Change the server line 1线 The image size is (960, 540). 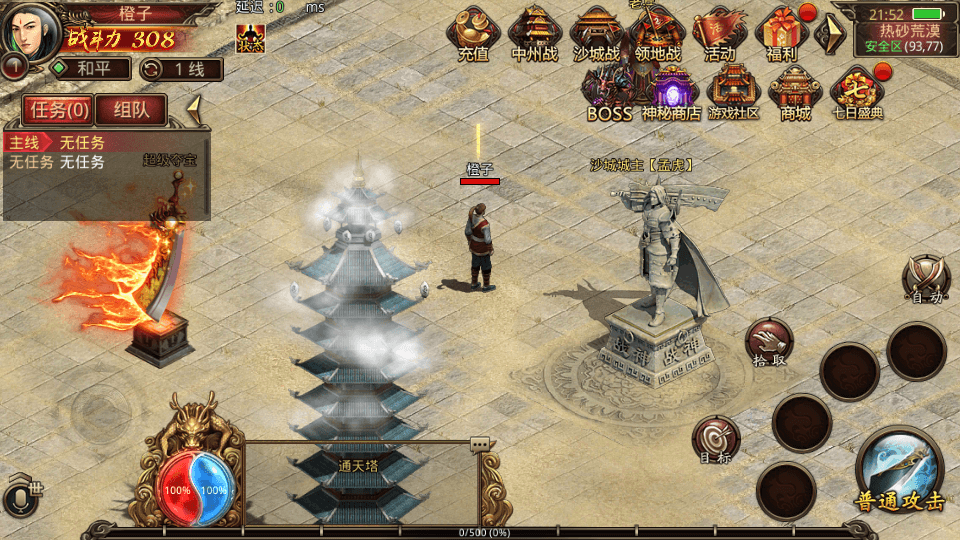(x=182, y=69)
